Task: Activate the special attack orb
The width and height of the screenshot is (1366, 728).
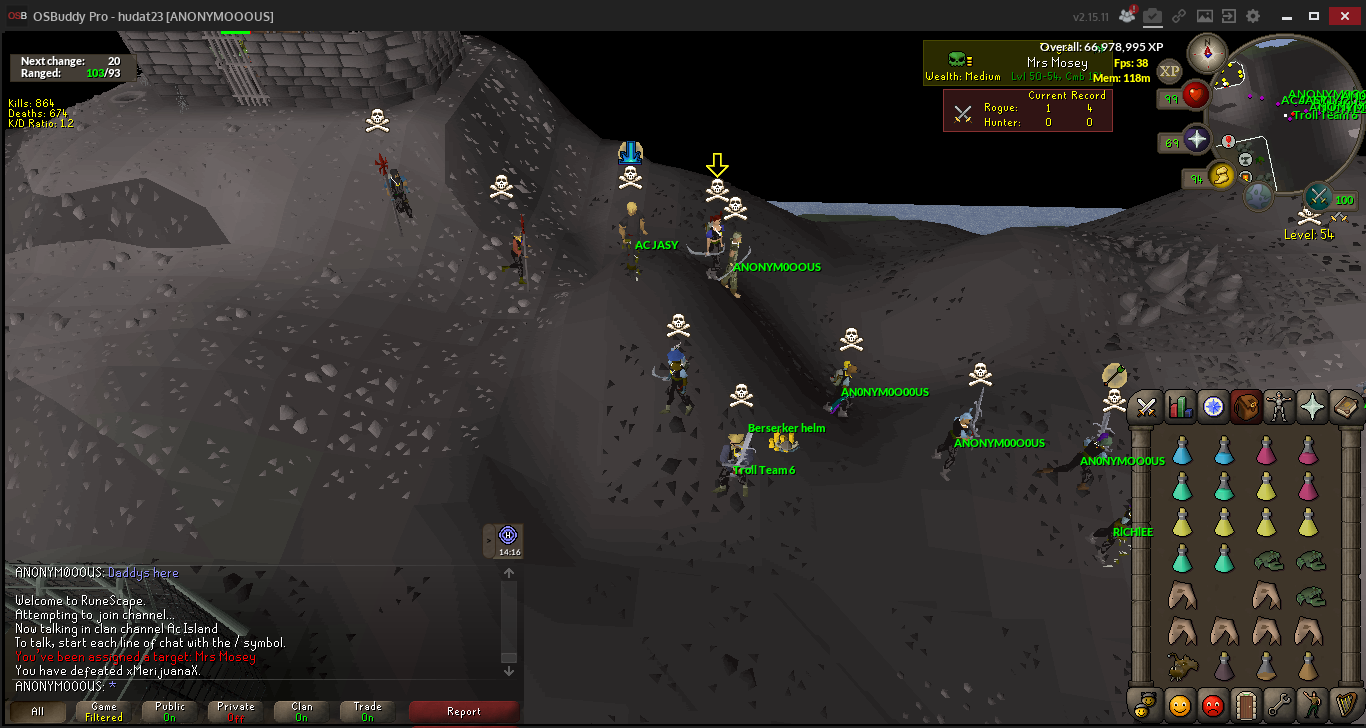Action: tap(1320, 194)
